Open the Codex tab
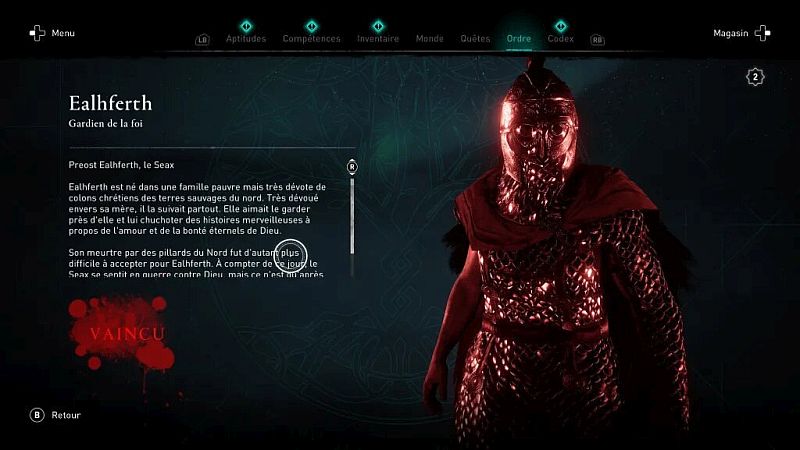Viewport: 800px width, 450px height. click(x=560, y=39)
